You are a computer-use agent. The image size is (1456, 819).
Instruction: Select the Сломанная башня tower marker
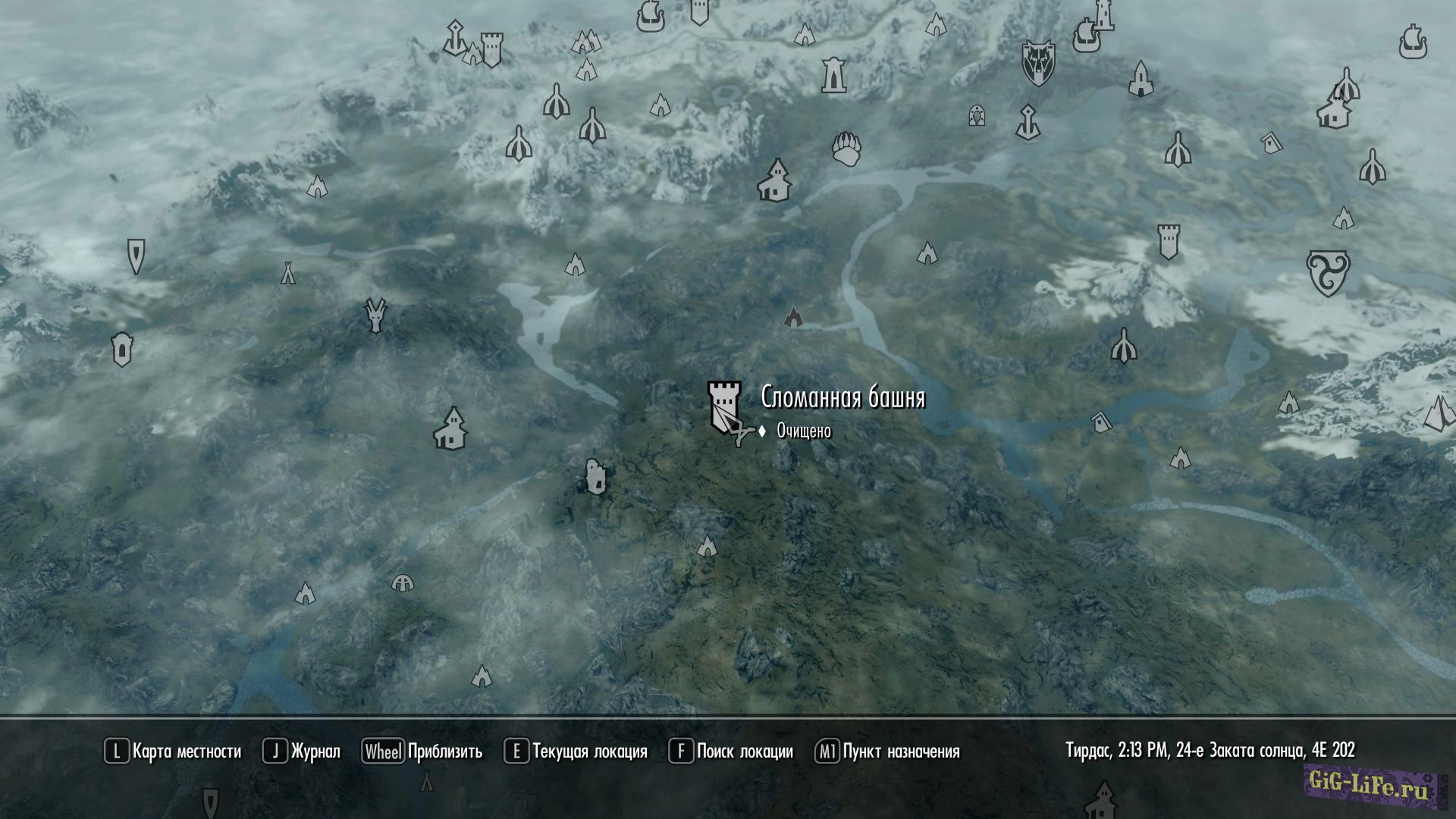pyautogui.click(x=723, y=406)
